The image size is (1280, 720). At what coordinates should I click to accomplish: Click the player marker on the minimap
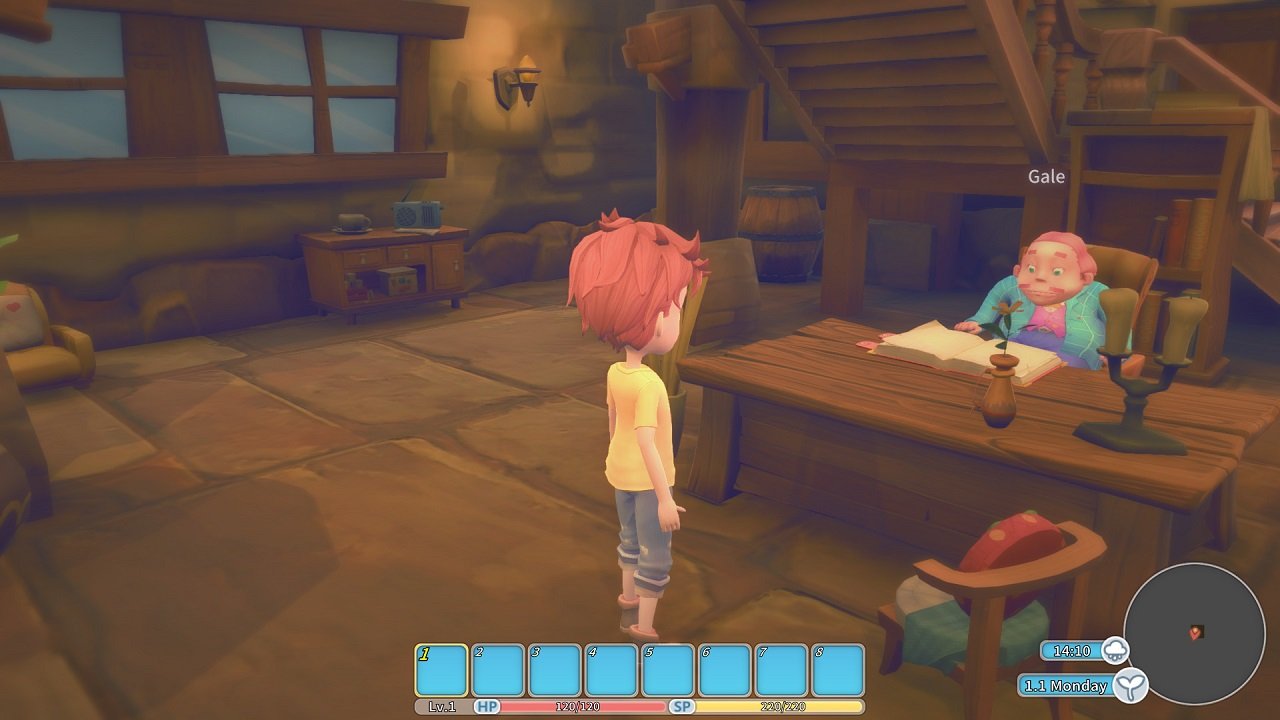point(1196,632)
